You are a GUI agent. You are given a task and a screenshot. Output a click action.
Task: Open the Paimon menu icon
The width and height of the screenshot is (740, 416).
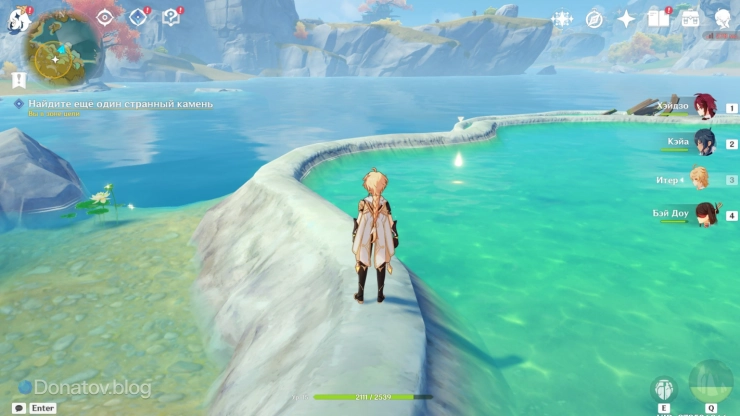18,19
